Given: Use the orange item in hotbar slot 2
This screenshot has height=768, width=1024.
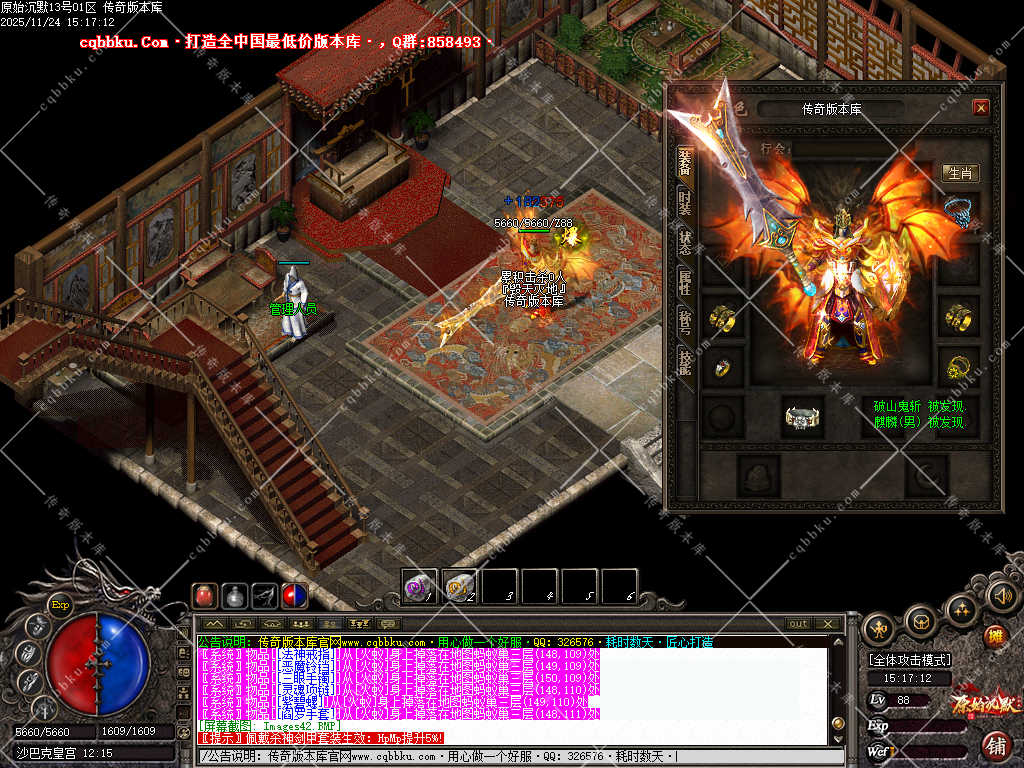Looking at the screenshot, I should 459,585.
